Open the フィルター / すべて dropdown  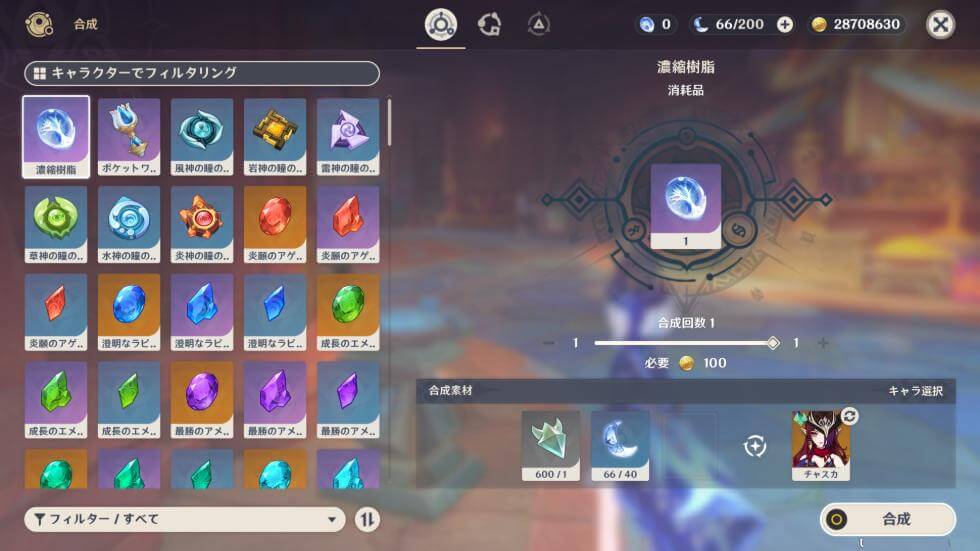(185, 519)
